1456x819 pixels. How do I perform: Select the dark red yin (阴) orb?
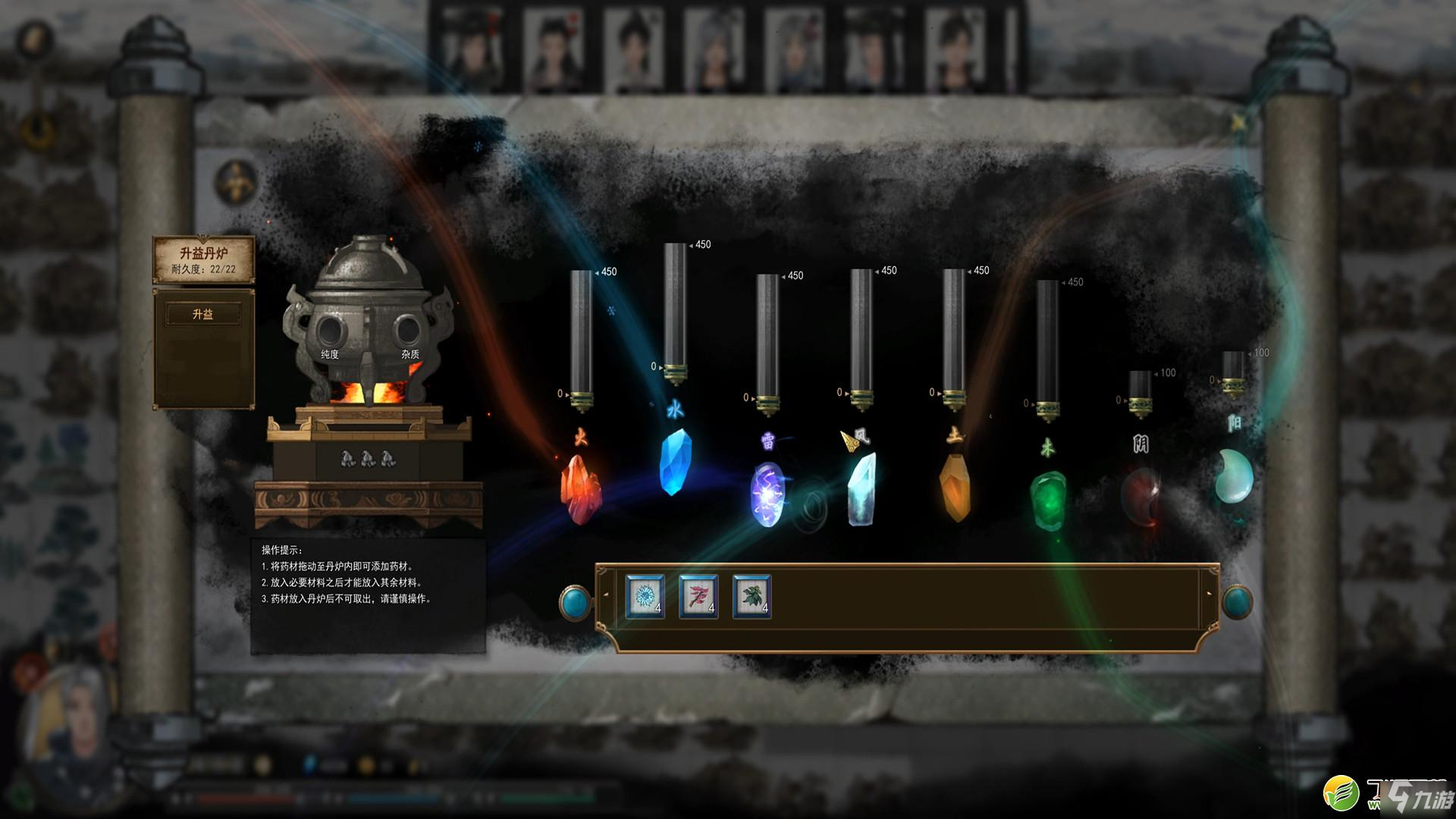point(1141,497)
